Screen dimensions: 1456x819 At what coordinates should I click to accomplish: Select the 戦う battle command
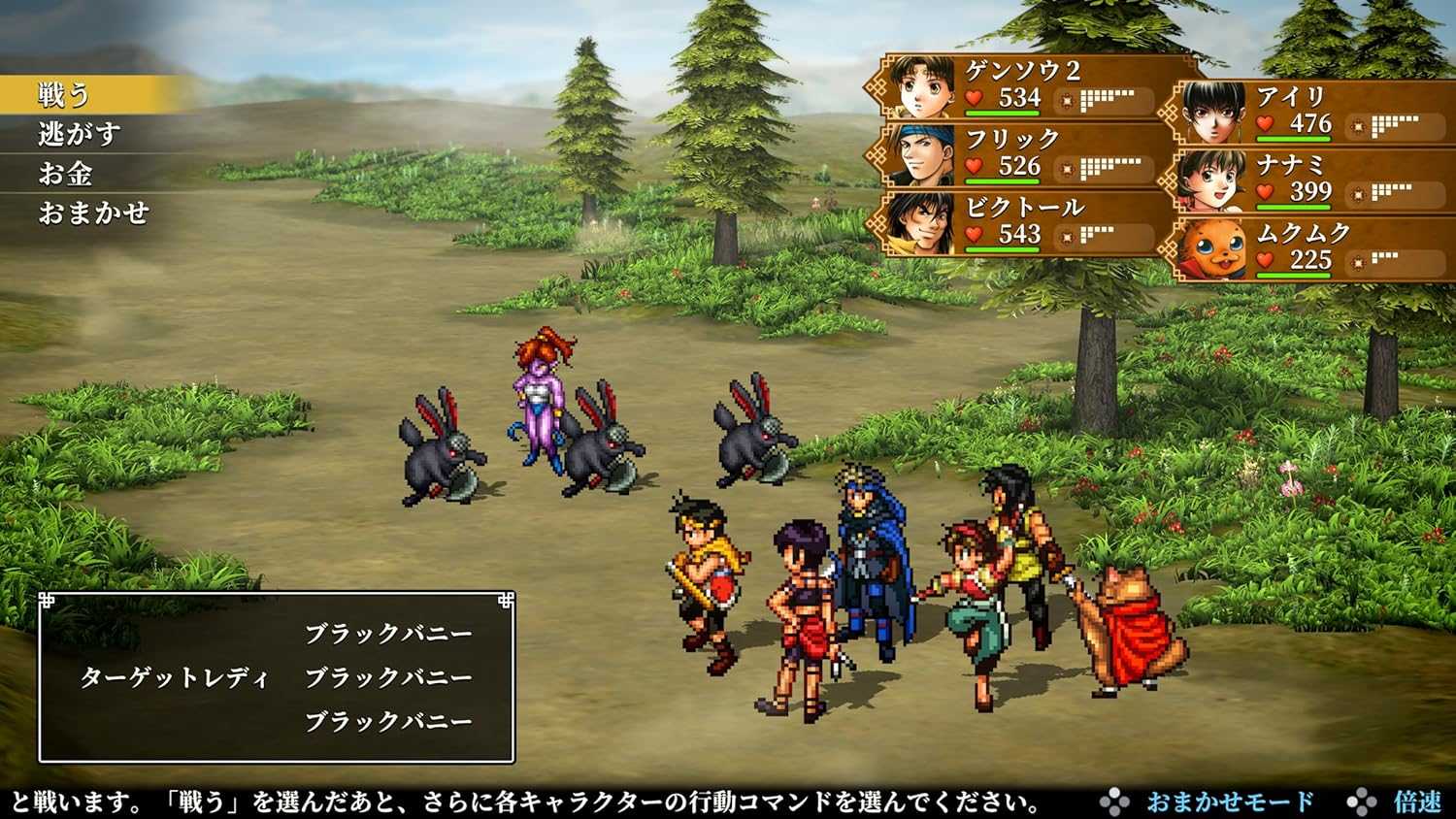pyautogui.click(x=60, y=93)
